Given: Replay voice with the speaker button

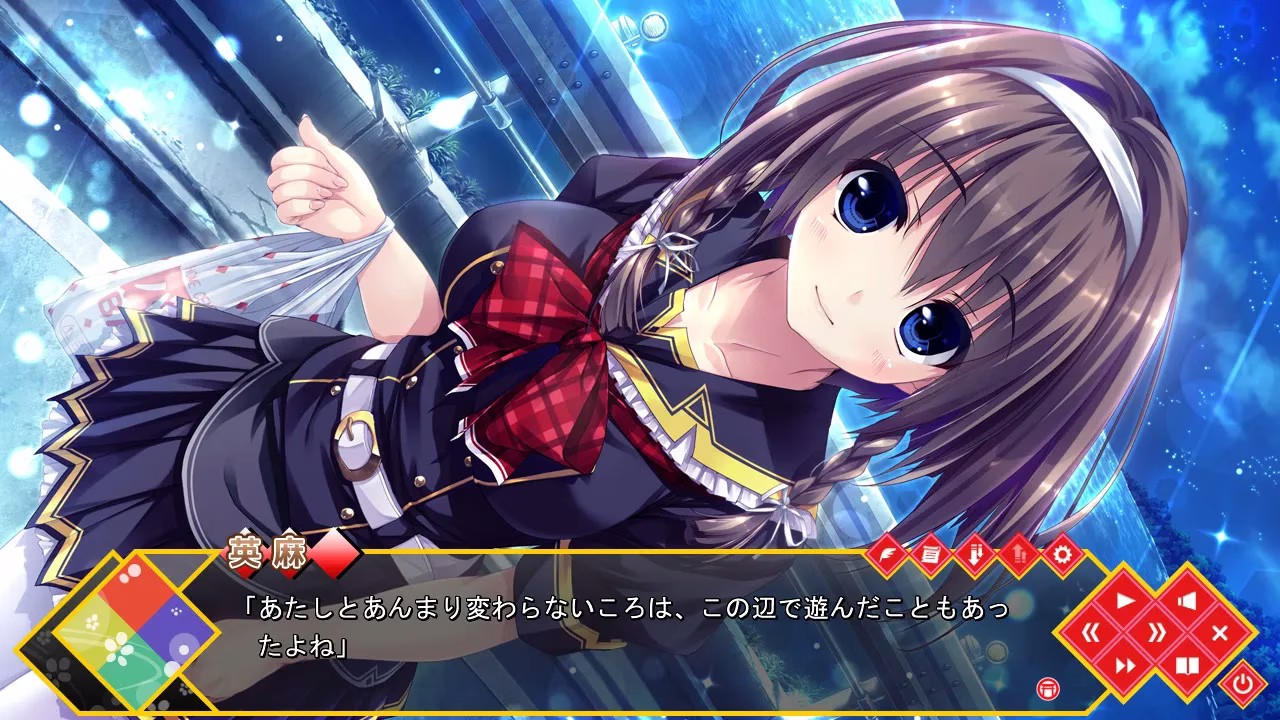Looking at the screenshot, I should coord(1187,601).
